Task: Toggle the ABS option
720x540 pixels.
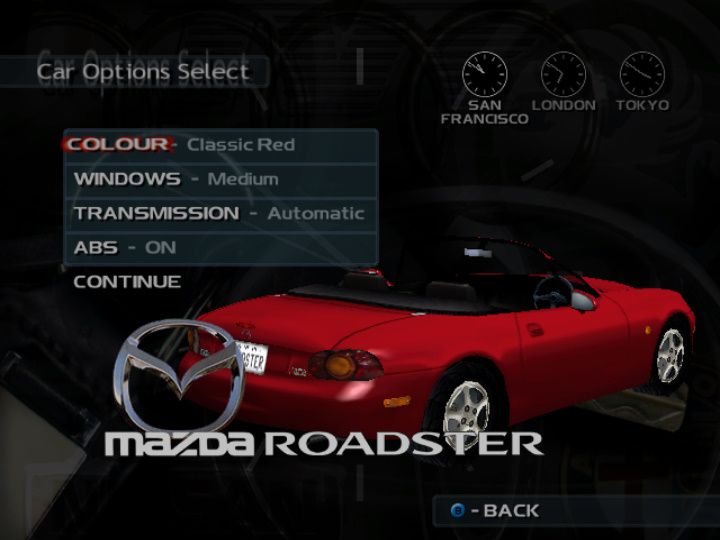Action: (x=220, y=248)
